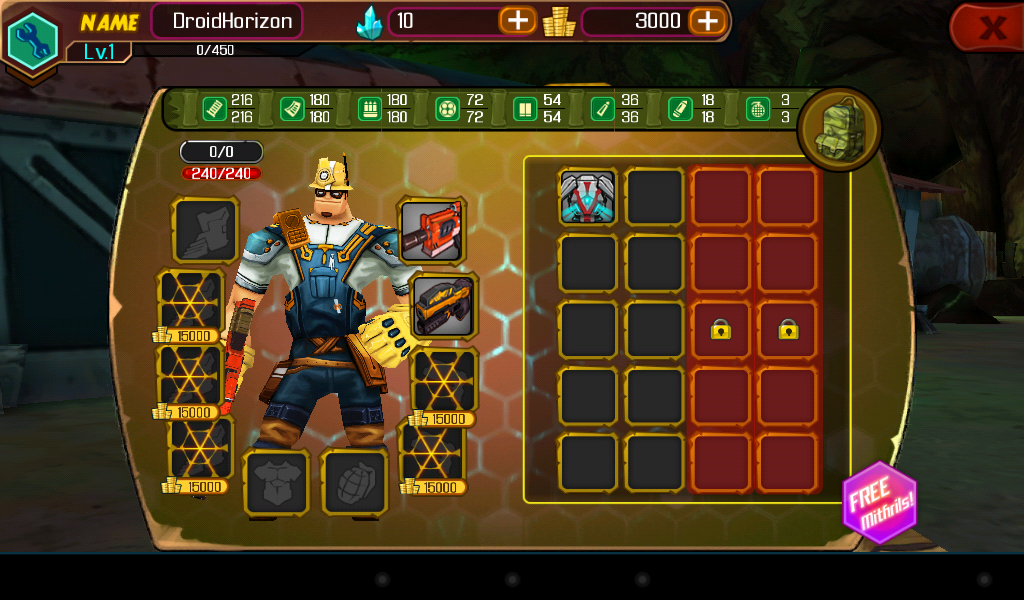Image resolution: width=1024 pixels, height=600 pixels.
Task: Select the equipped red nail gun weapon
Action: point(431,230)
